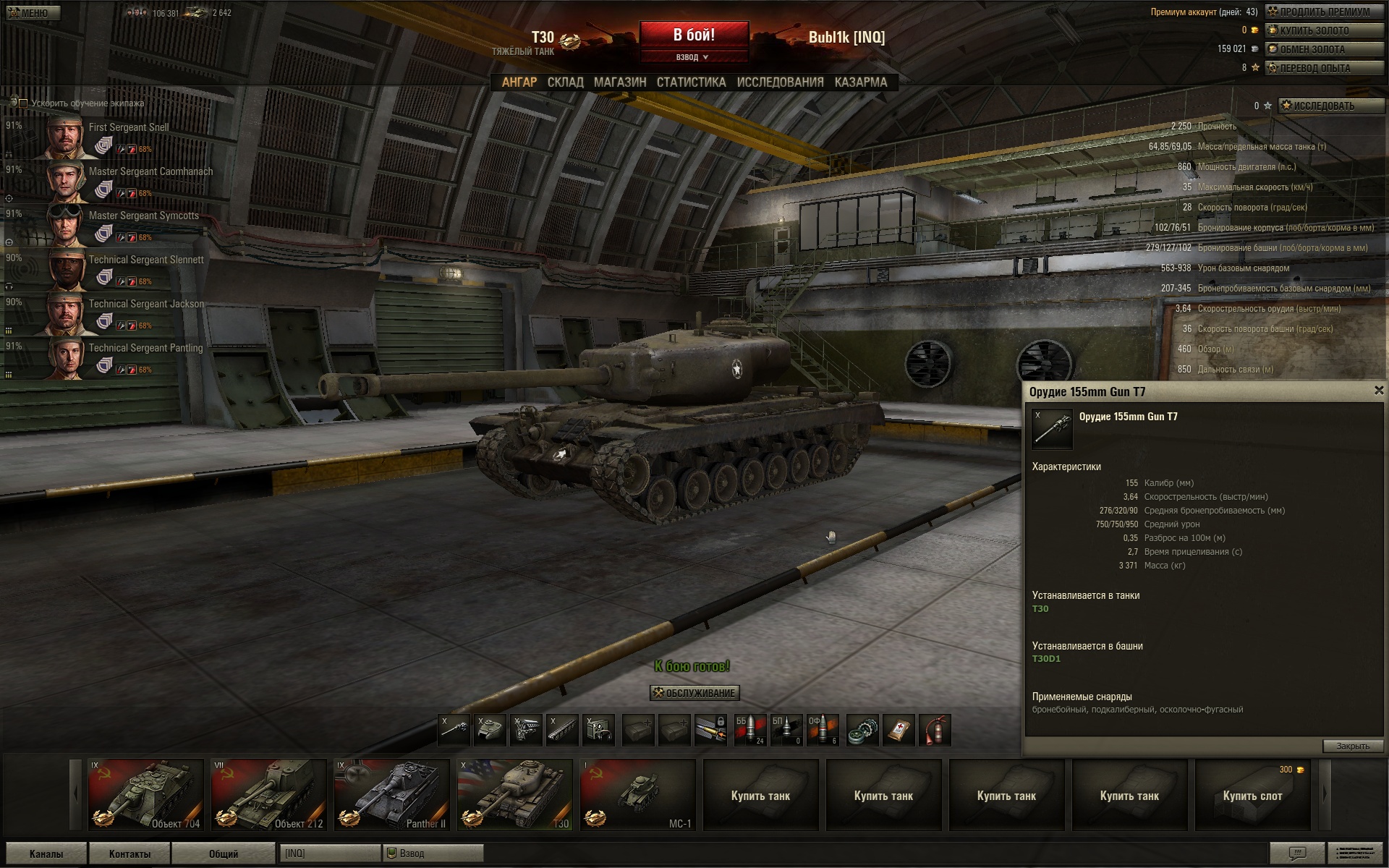Image resolution: width=1389 pixels, height=868 pixels.
Task: Click the ПРОДЛИТЬ ПРЕМИУМ button
Action: pos(1324,12)
